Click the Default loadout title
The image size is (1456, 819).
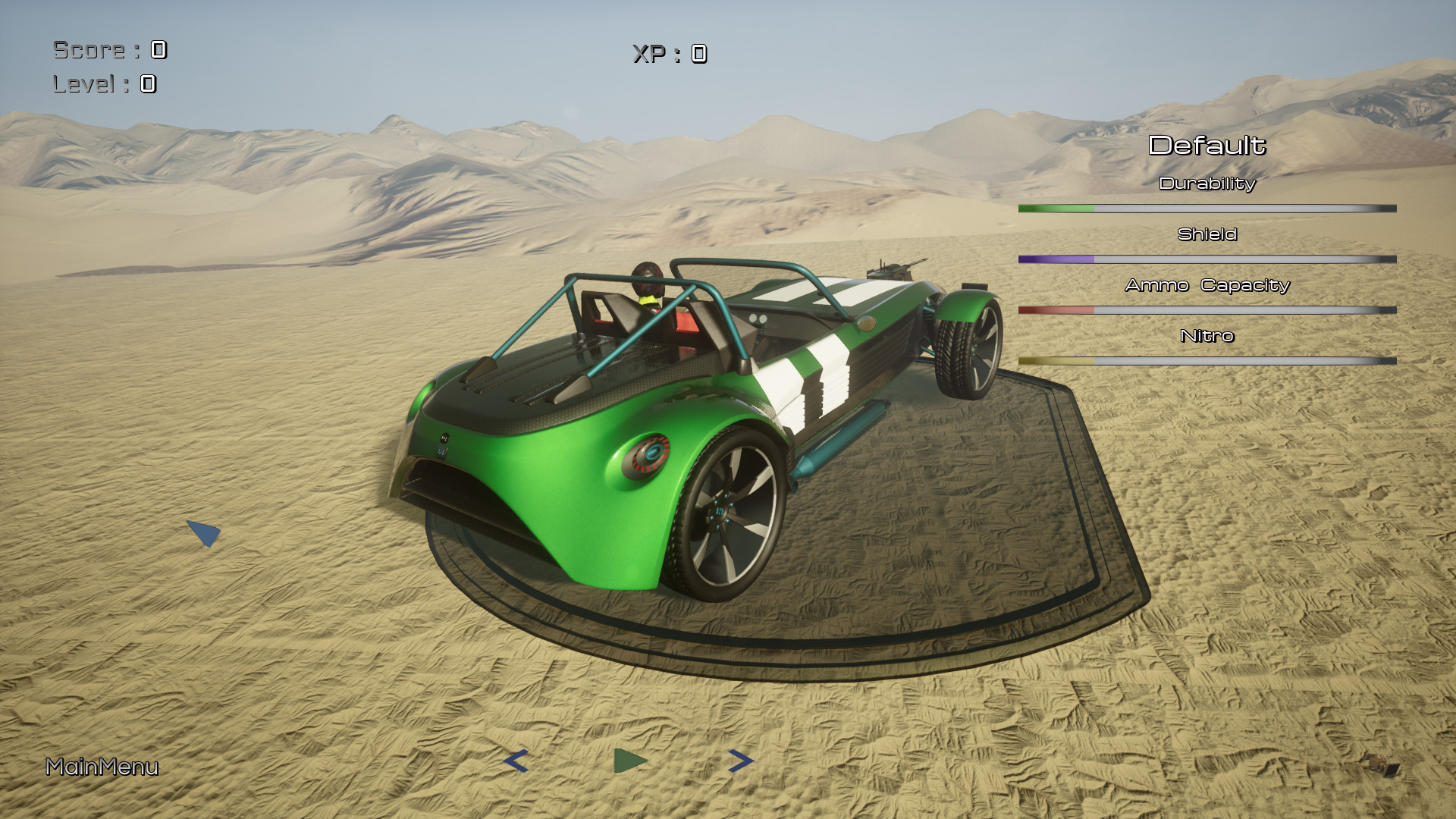[x=1209, y=144]
